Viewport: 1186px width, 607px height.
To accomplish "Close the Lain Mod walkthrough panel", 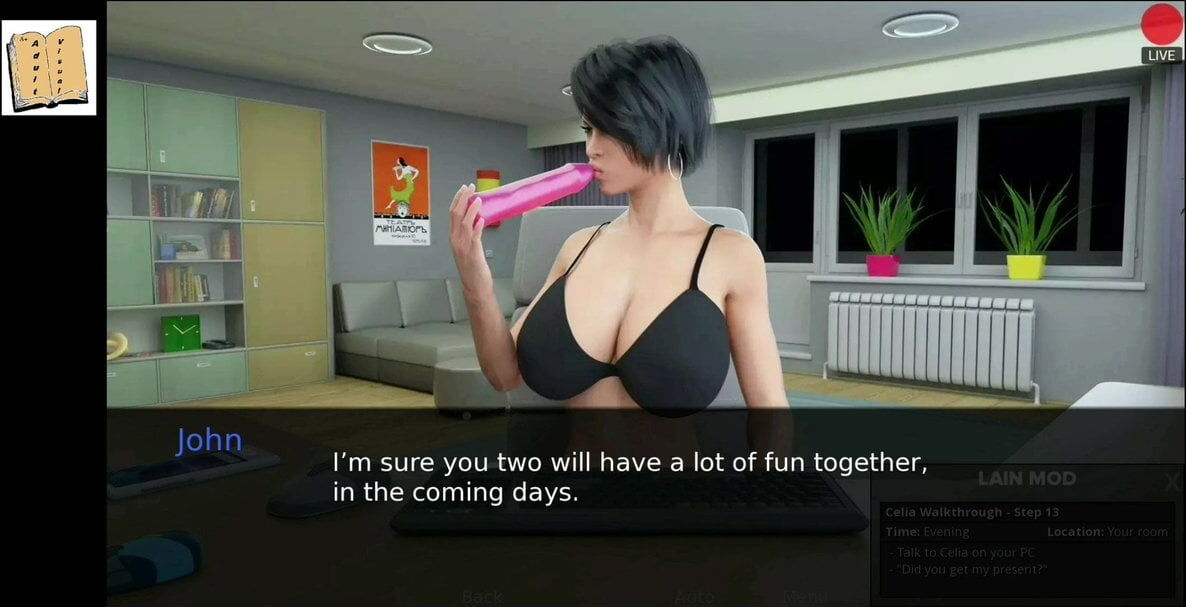I will (1171, 482).
